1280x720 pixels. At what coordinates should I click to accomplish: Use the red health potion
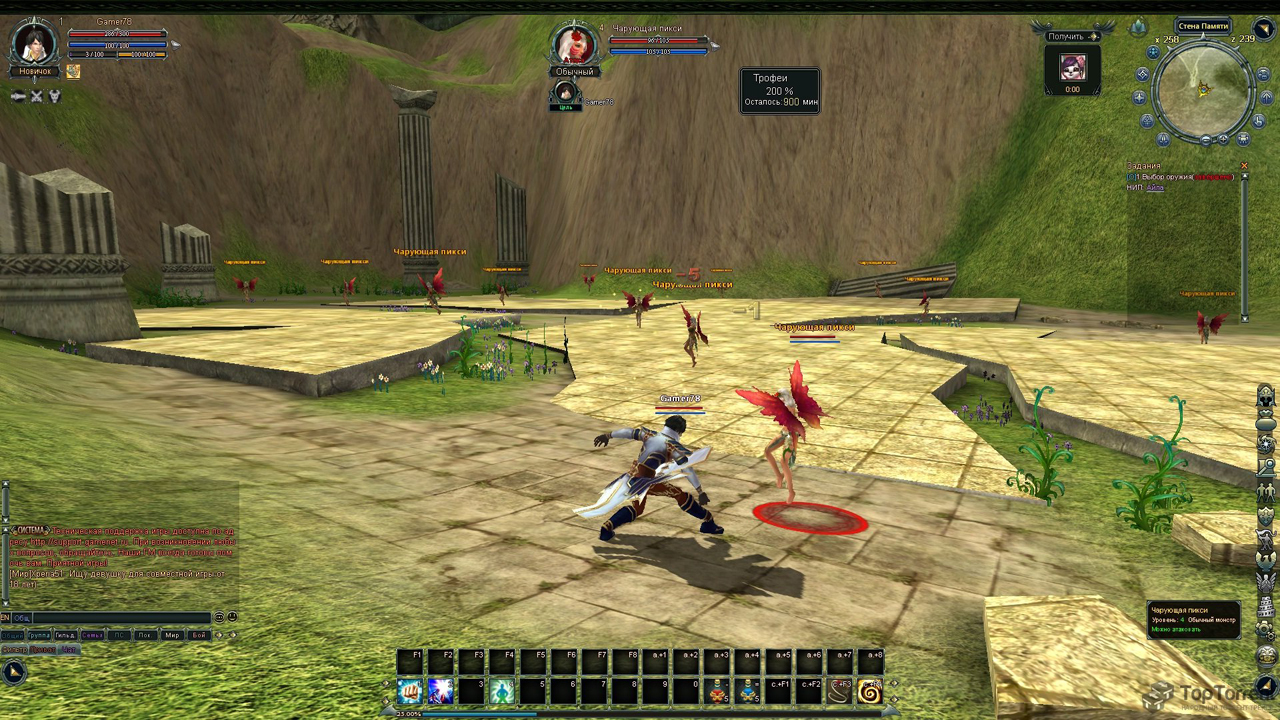718,691
